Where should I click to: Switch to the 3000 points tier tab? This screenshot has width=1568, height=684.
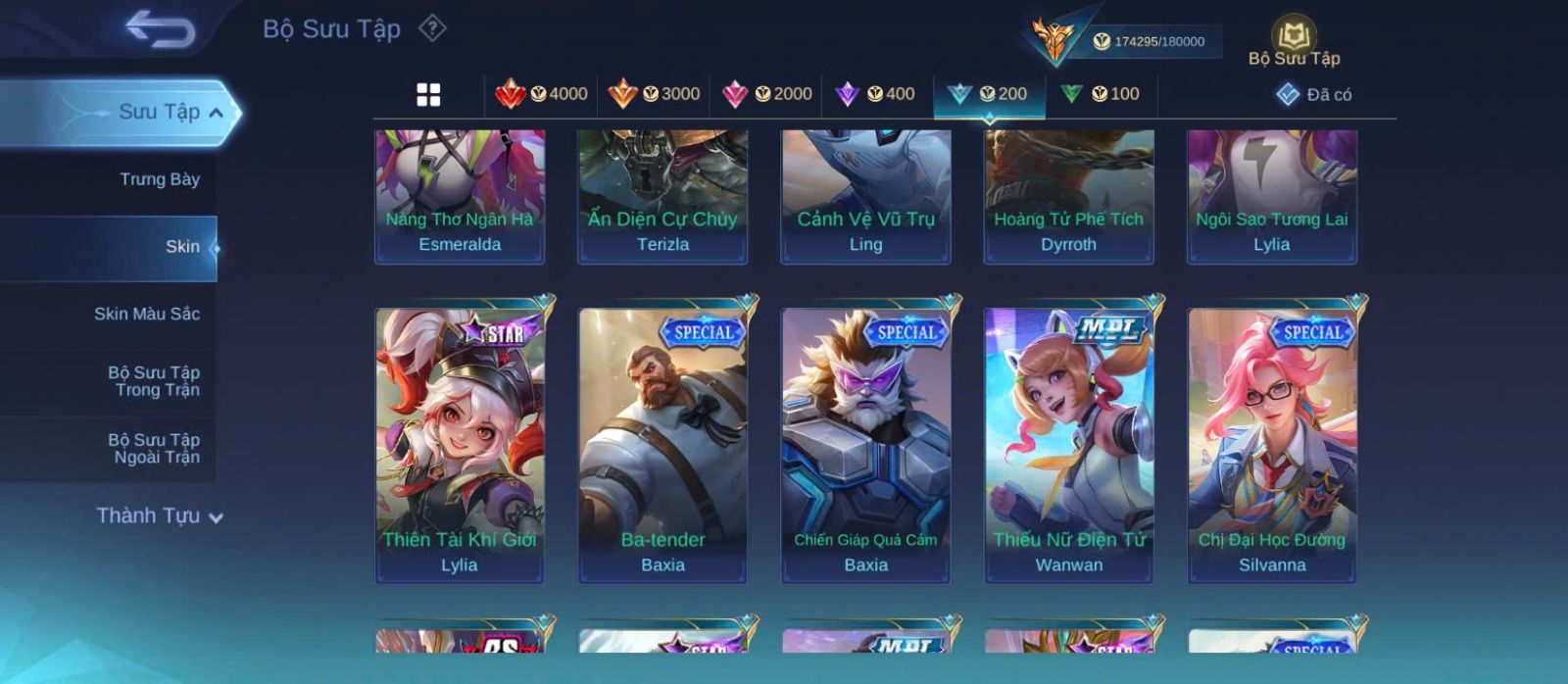click(x=654, y=94)
